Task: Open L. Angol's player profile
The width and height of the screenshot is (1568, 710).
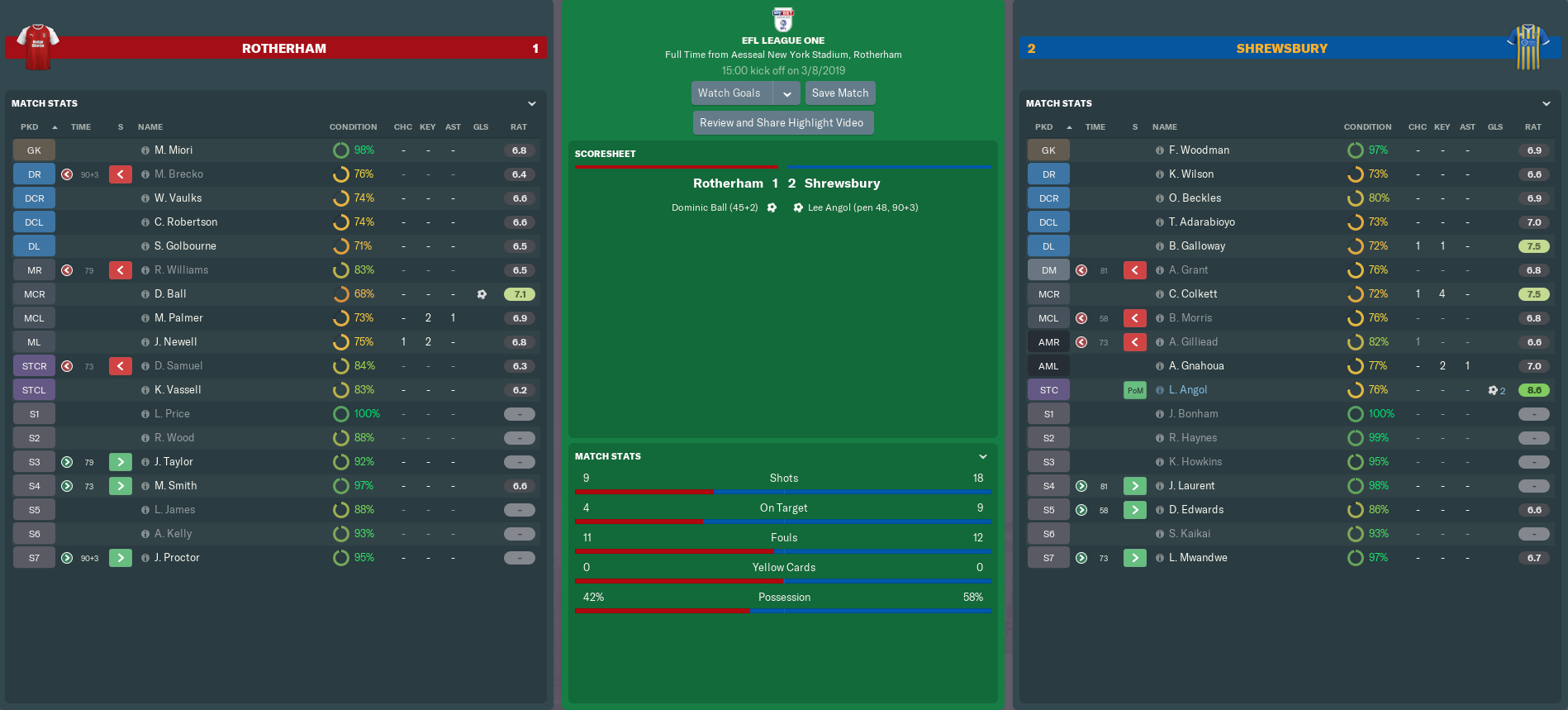Action: point(1188,390)
